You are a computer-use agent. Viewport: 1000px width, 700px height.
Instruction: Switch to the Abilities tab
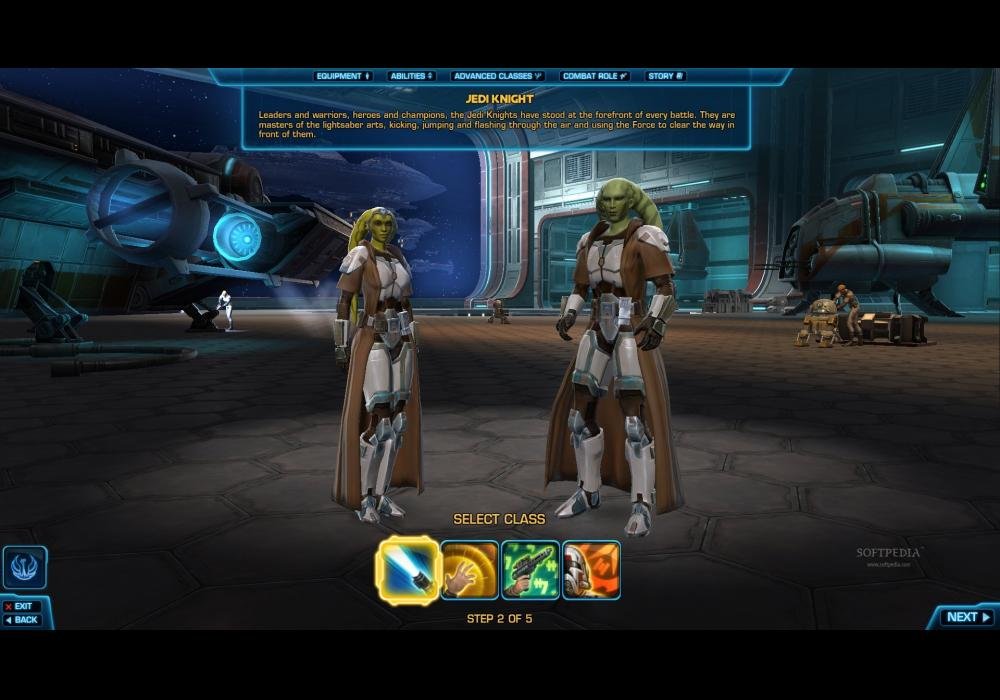pyautogui.click(x=412, y=76)
